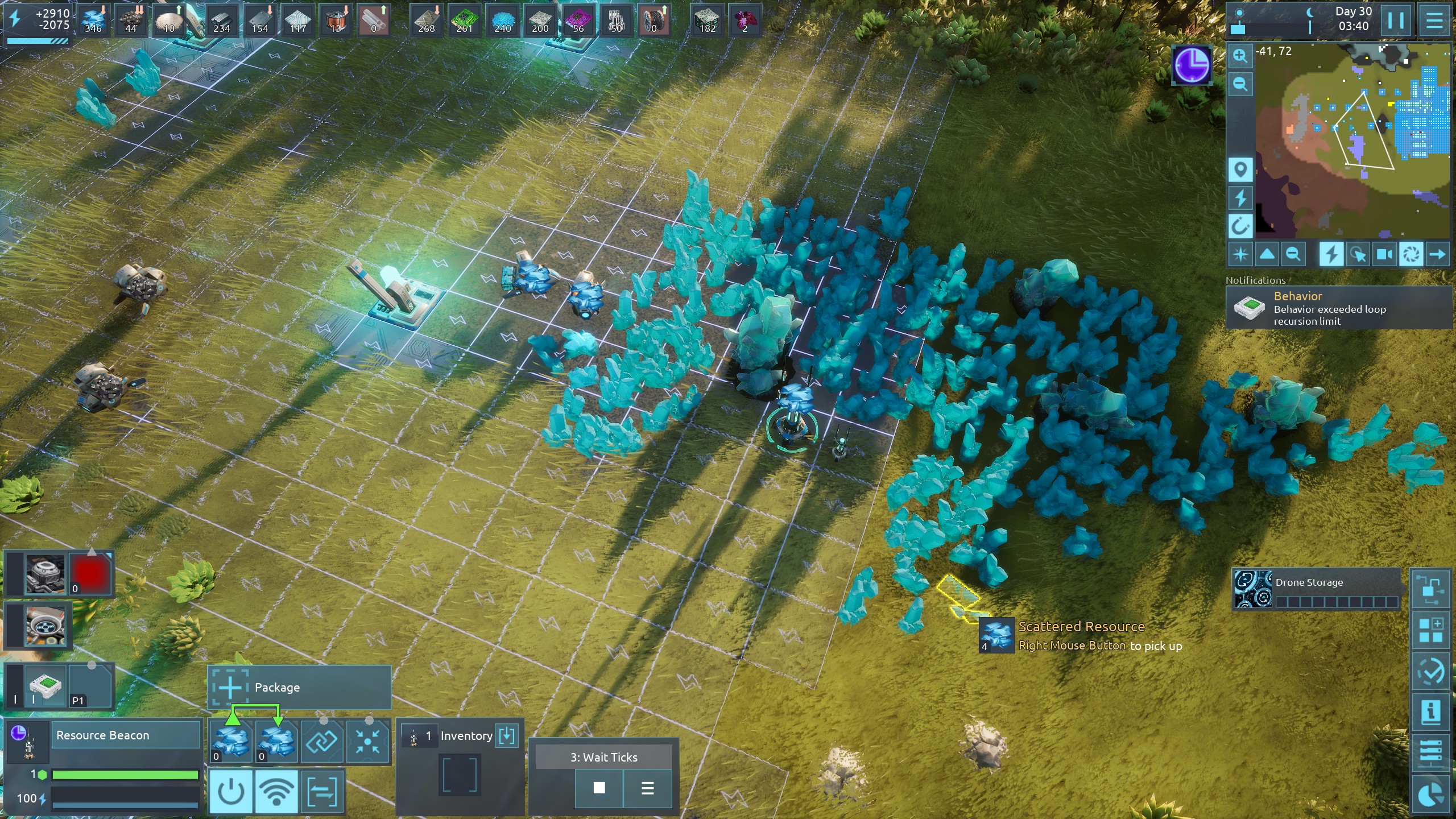Toggle the power button for the beacon
Image resolution: width=1456 pixels, height=819 pixels.
[x=231, y=791]
